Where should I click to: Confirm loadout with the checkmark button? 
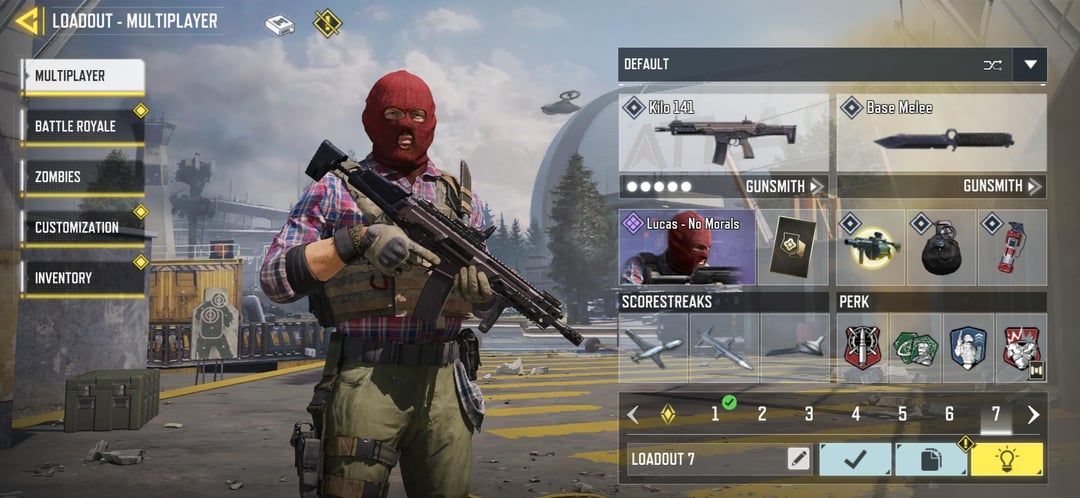(855, 460)
